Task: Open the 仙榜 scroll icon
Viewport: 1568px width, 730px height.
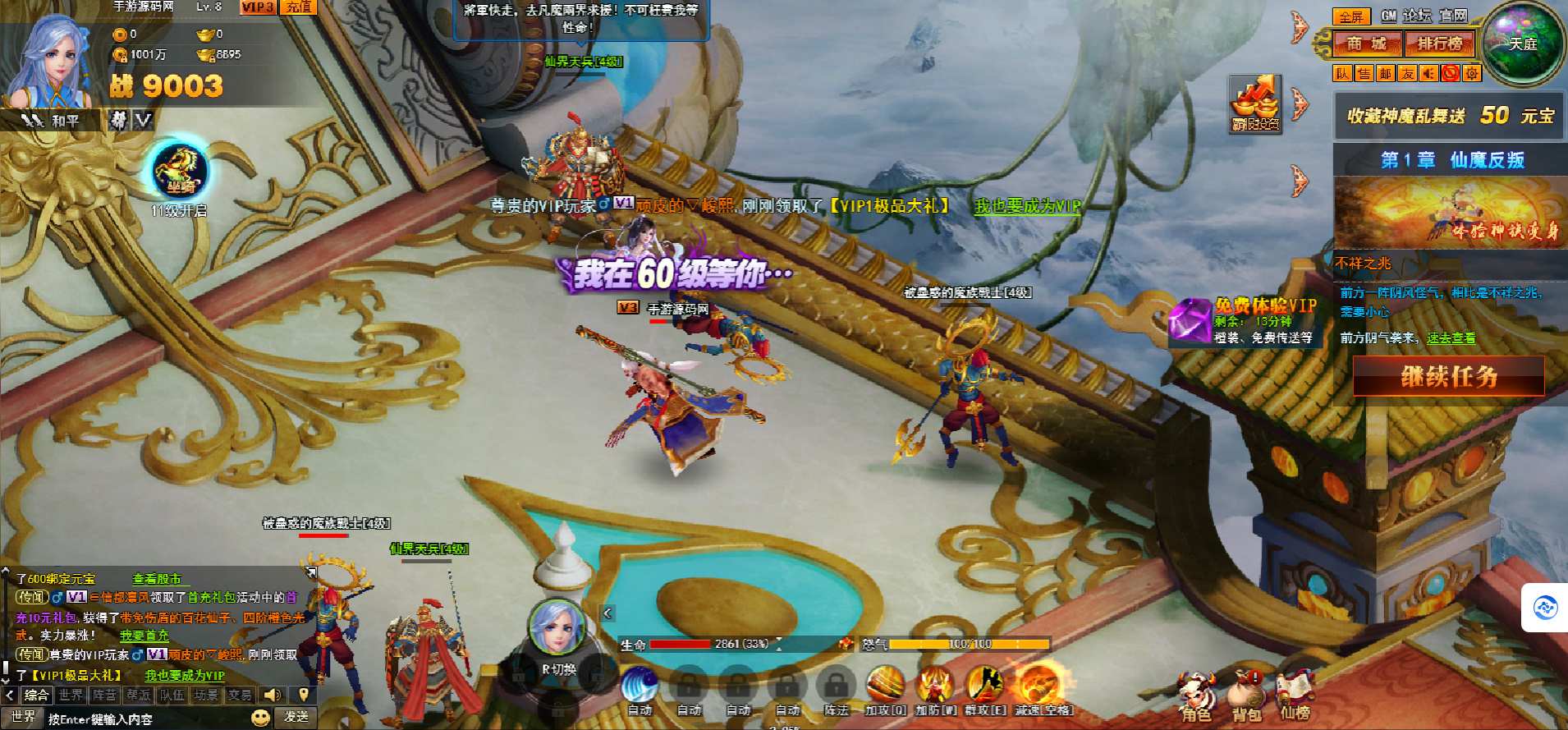Action: click(x=1295, y=696)
